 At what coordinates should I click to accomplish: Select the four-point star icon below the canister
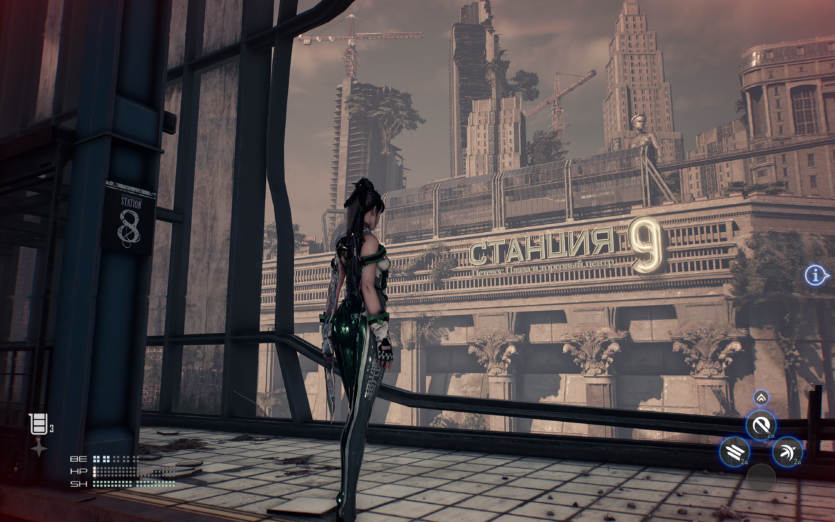[38, 448]
